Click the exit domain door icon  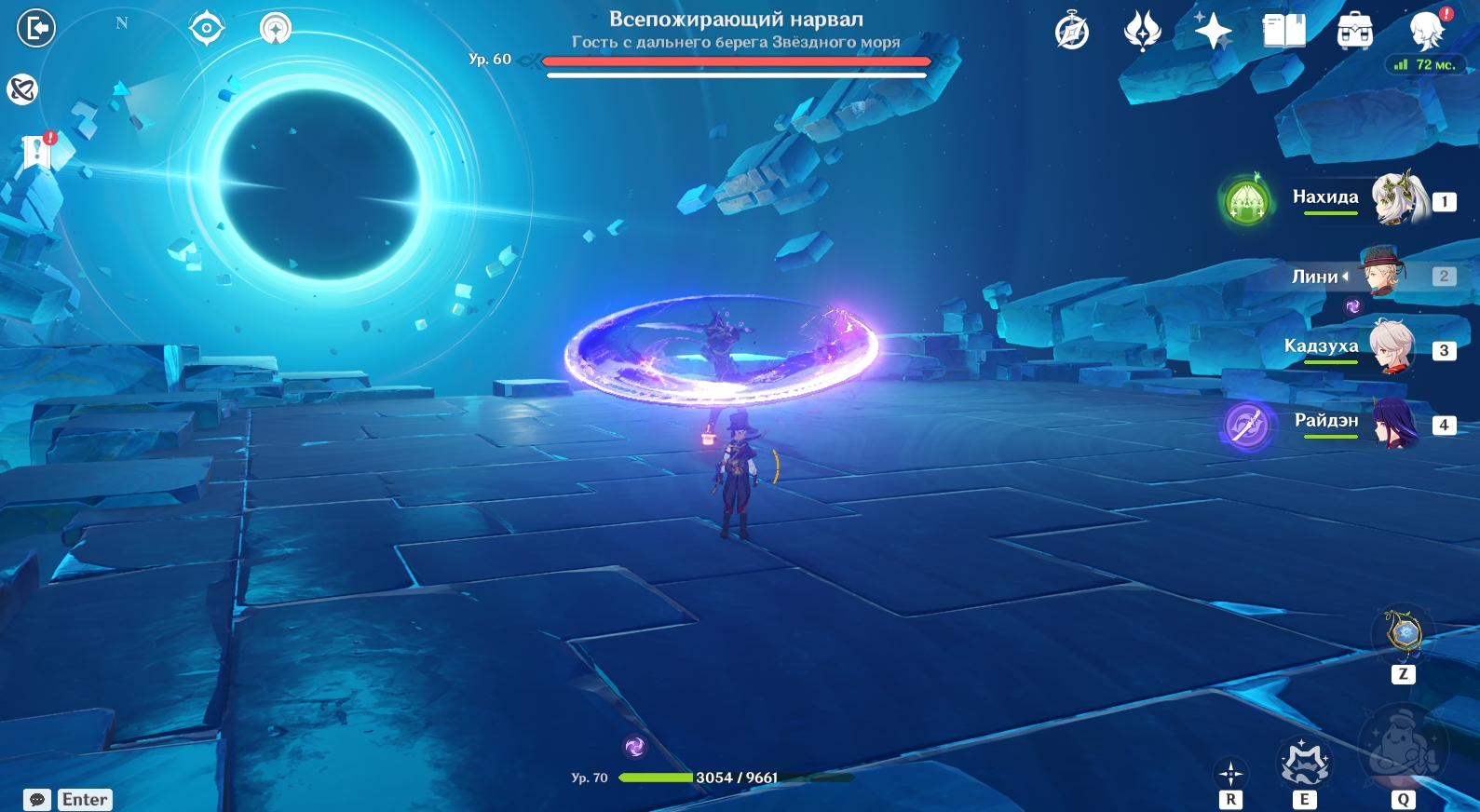coord(36,28)
